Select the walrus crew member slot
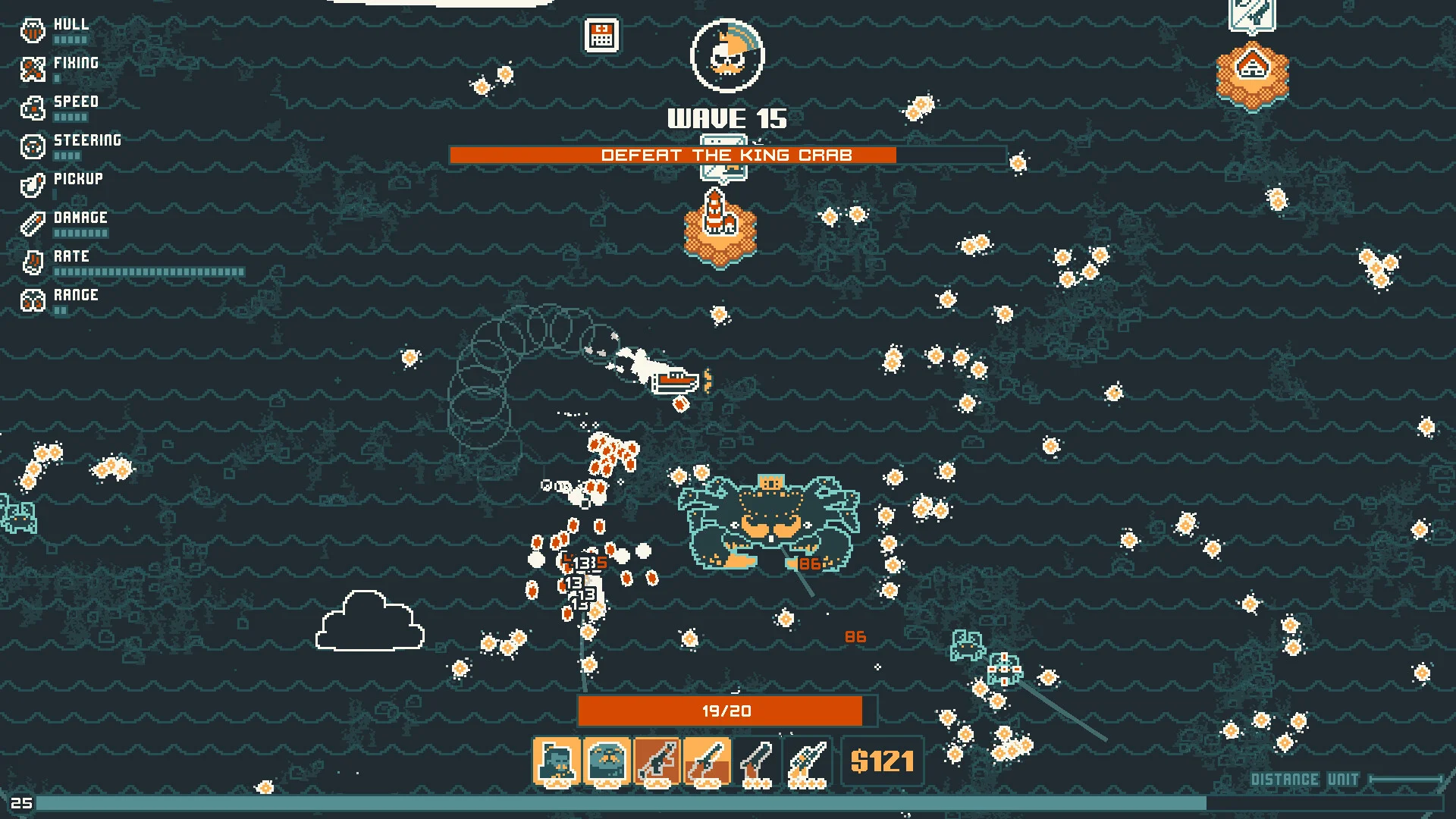This screenshot has width=1456, height=819. pyautogui.click(x=607, y=761)
